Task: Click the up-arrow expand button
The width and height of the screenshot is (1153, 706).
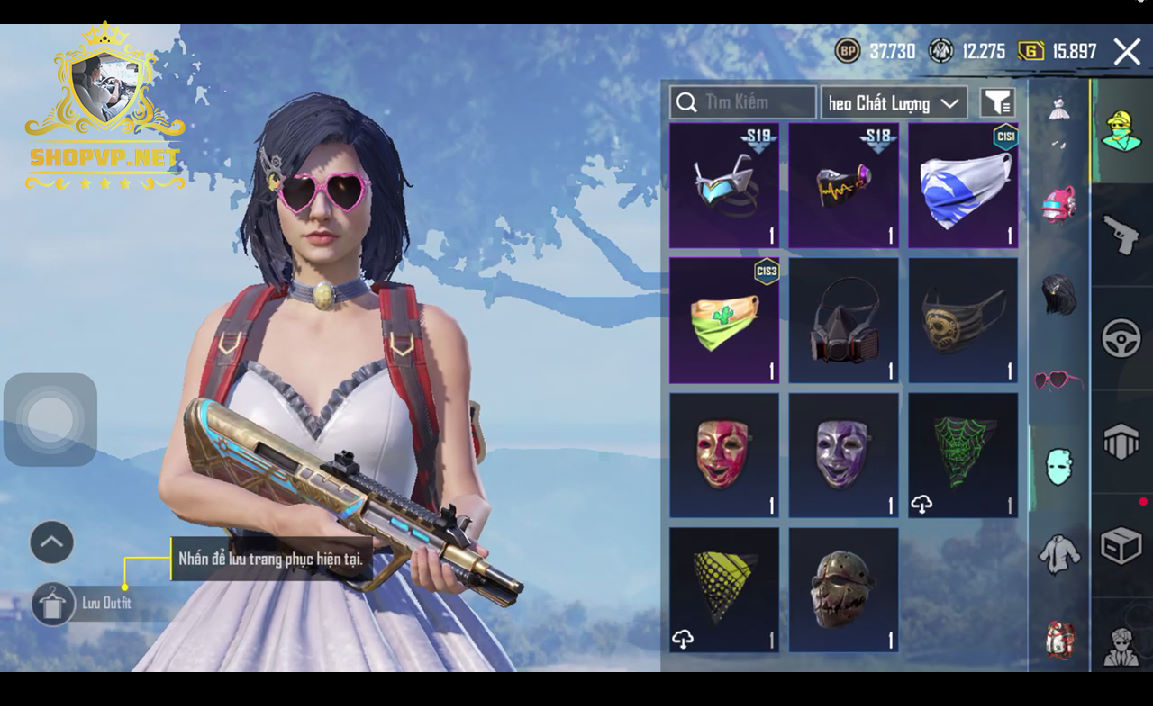Action: click(x=52, y=543)
